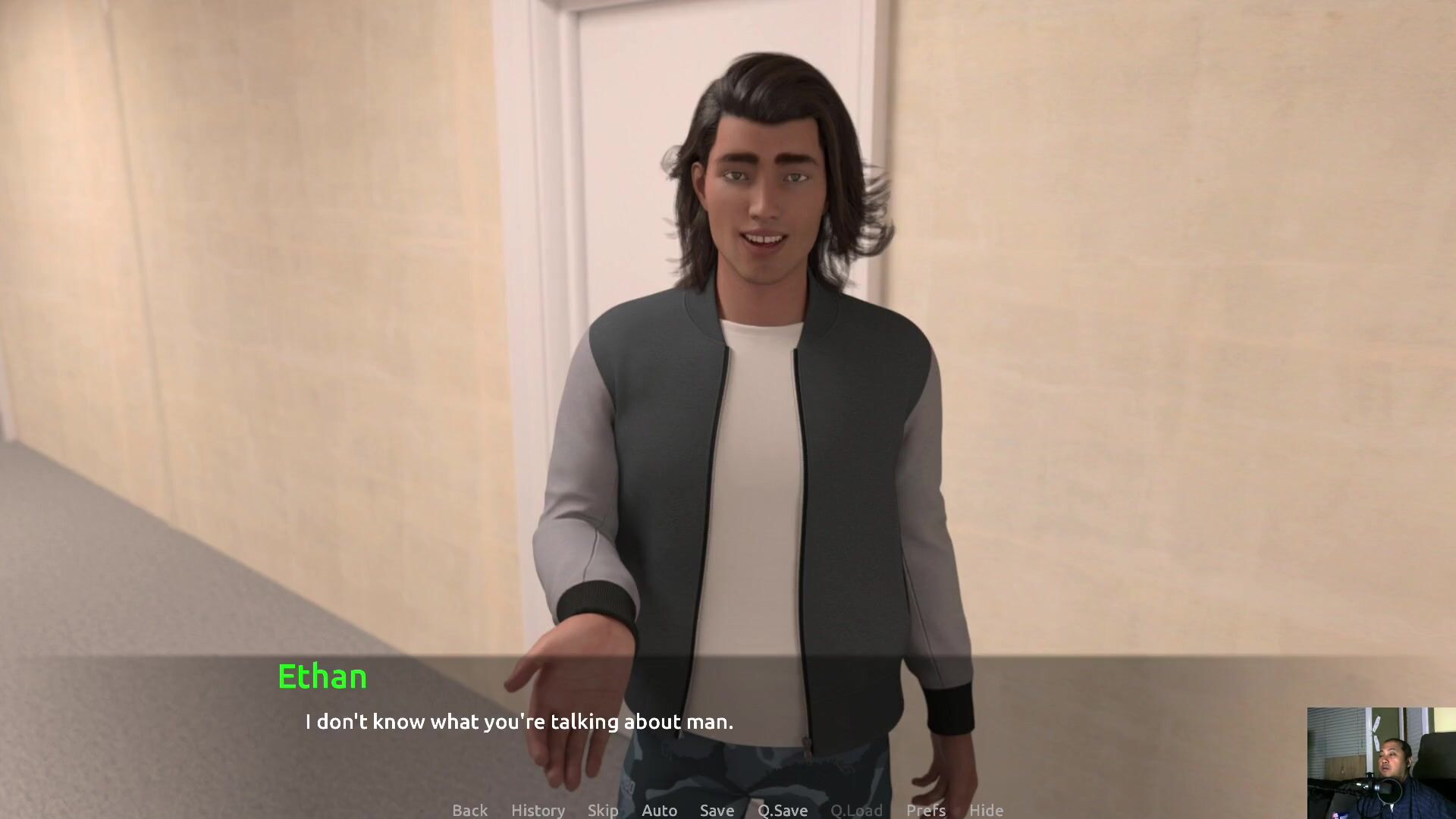
Task: Open the dialogue History log
Action: click(x=538, y=810)
